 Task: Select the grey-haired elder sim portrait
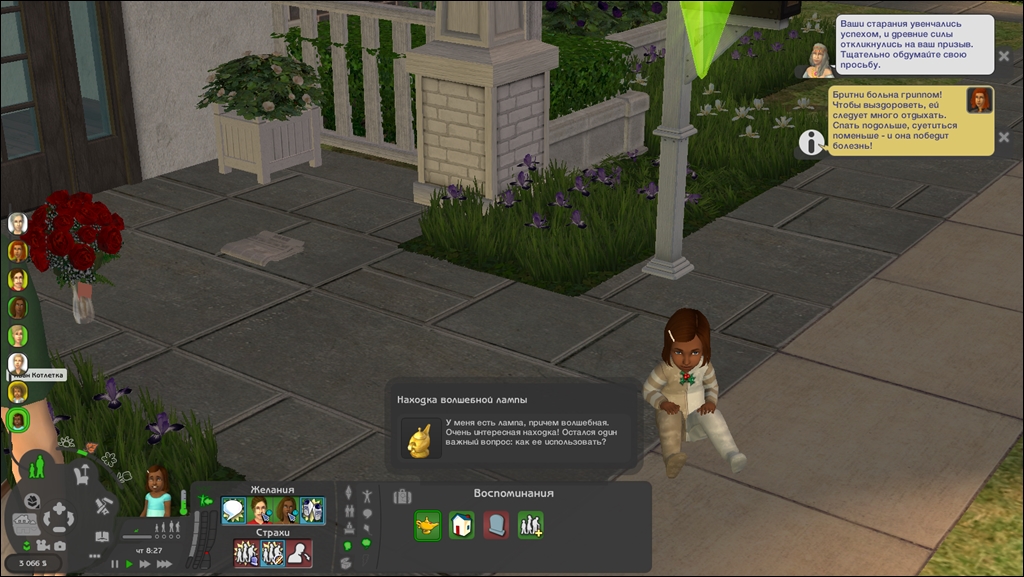[18, 223]
